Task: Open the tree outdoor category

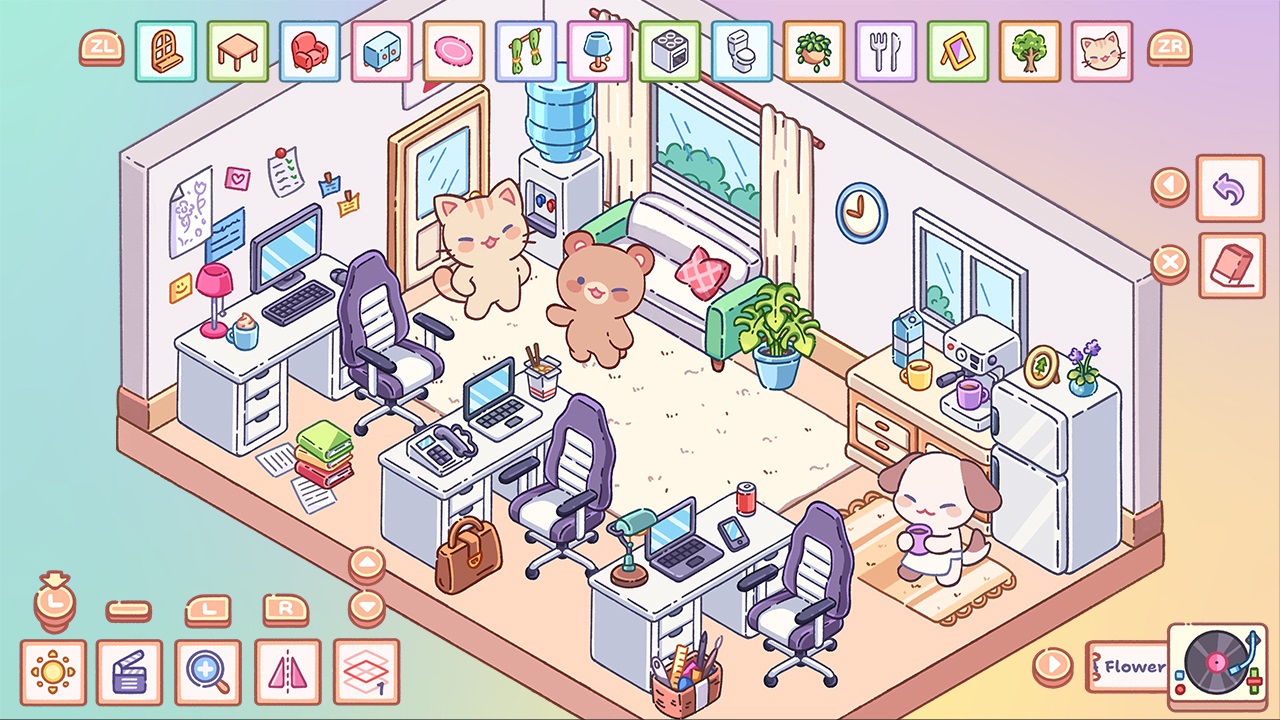Action: [x=1029, y=52]
